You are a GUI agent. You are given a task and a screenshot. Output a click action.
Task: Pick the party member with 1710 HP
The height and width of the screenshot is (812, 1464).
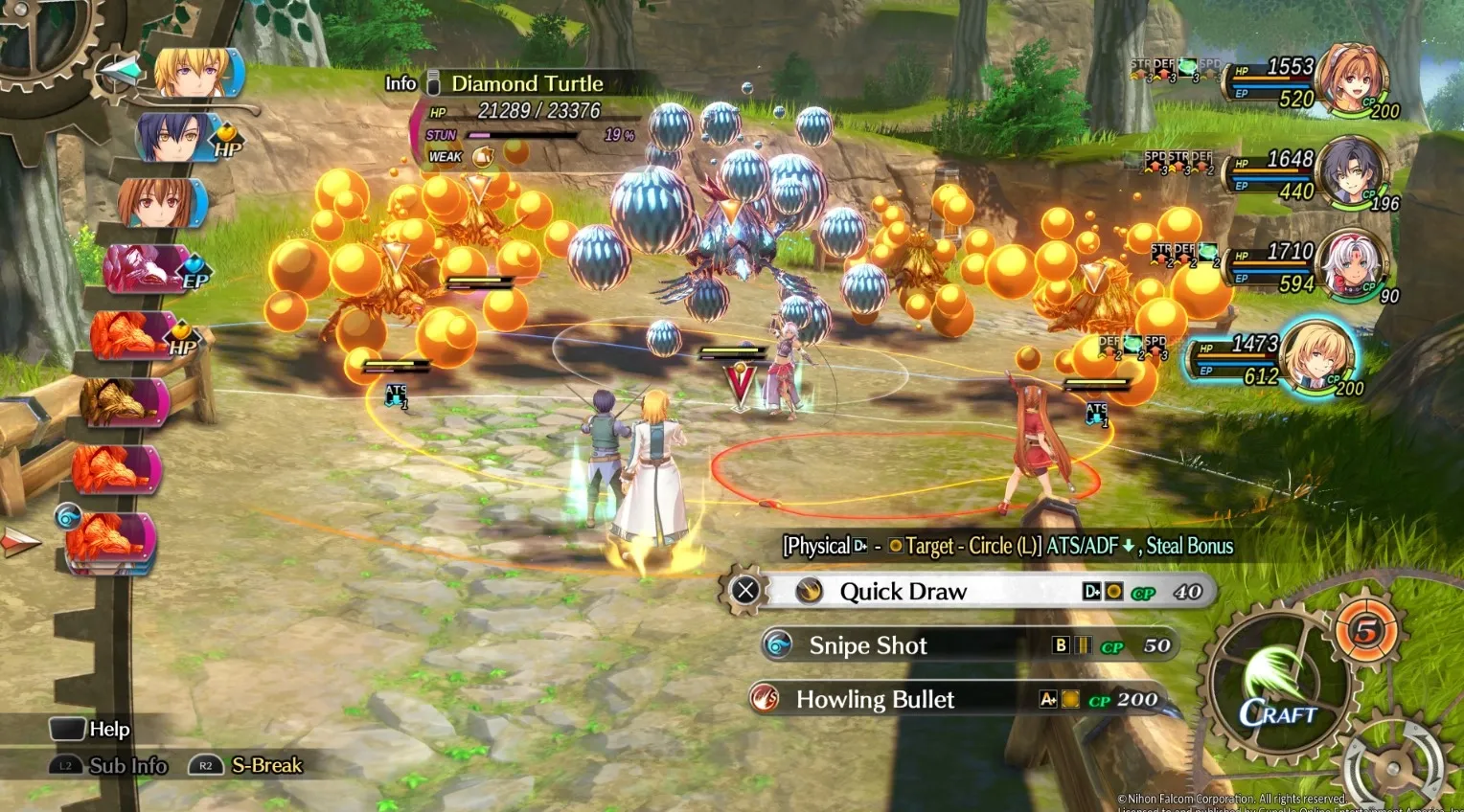point(1352,263)
